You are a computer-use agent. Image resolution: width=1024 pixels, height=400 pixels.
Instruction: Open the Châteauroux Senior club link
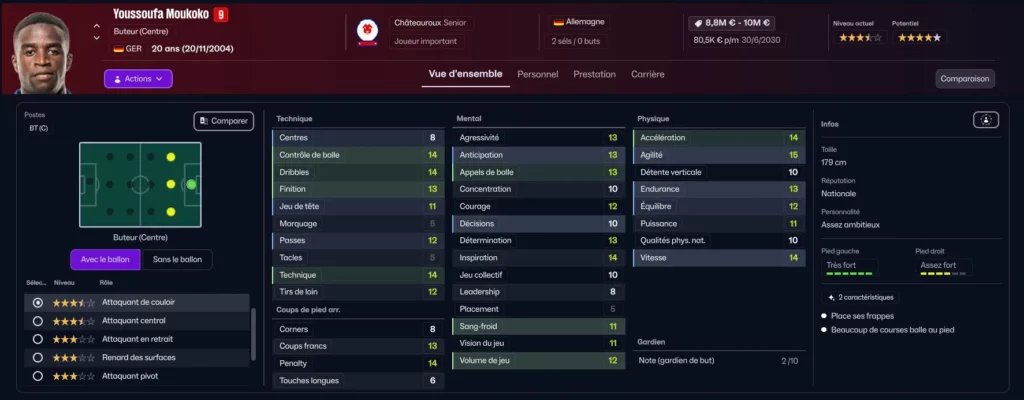click(430, 22)
